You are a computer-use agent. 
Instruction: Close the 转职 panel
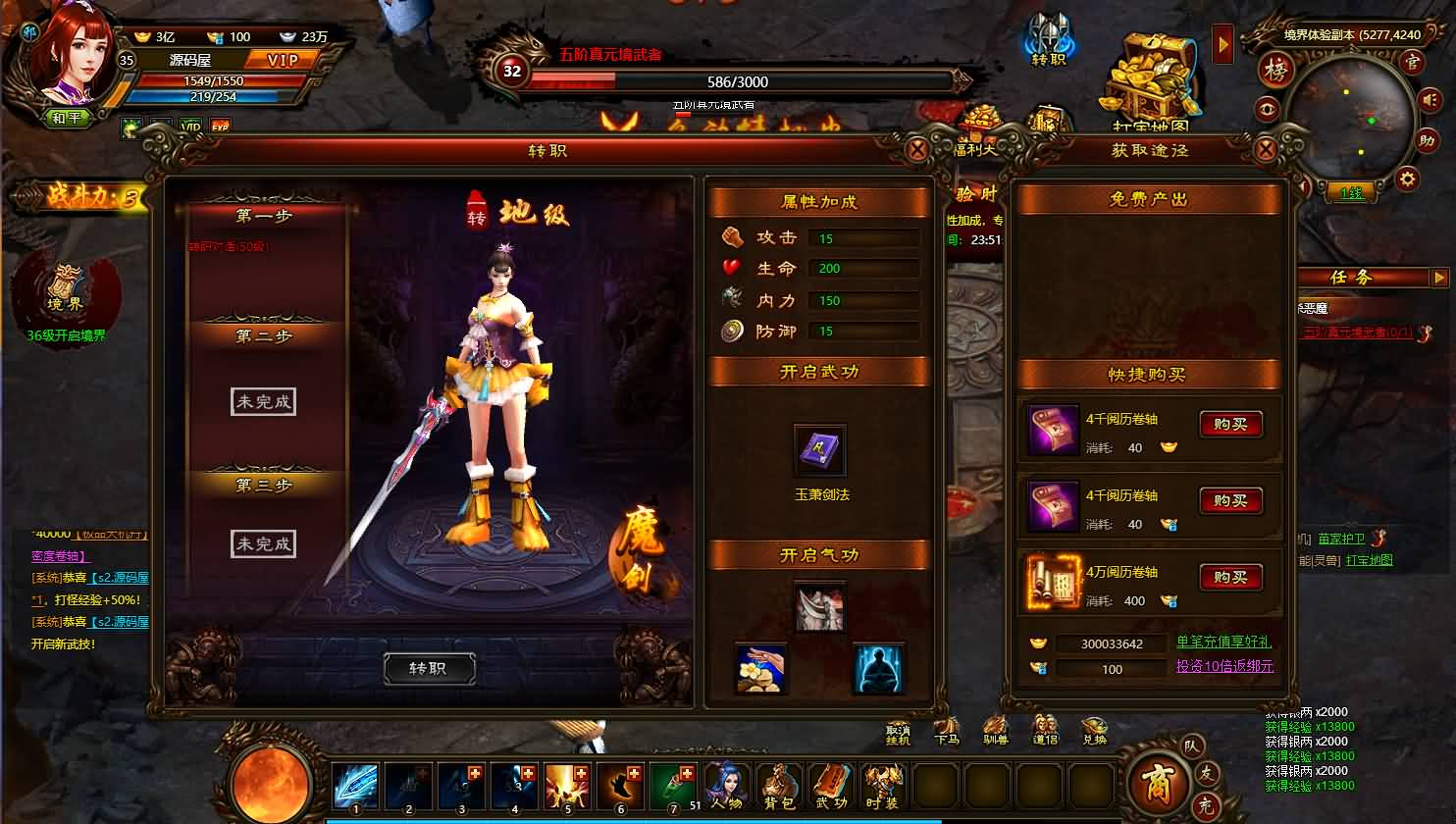tap(916, 150)
